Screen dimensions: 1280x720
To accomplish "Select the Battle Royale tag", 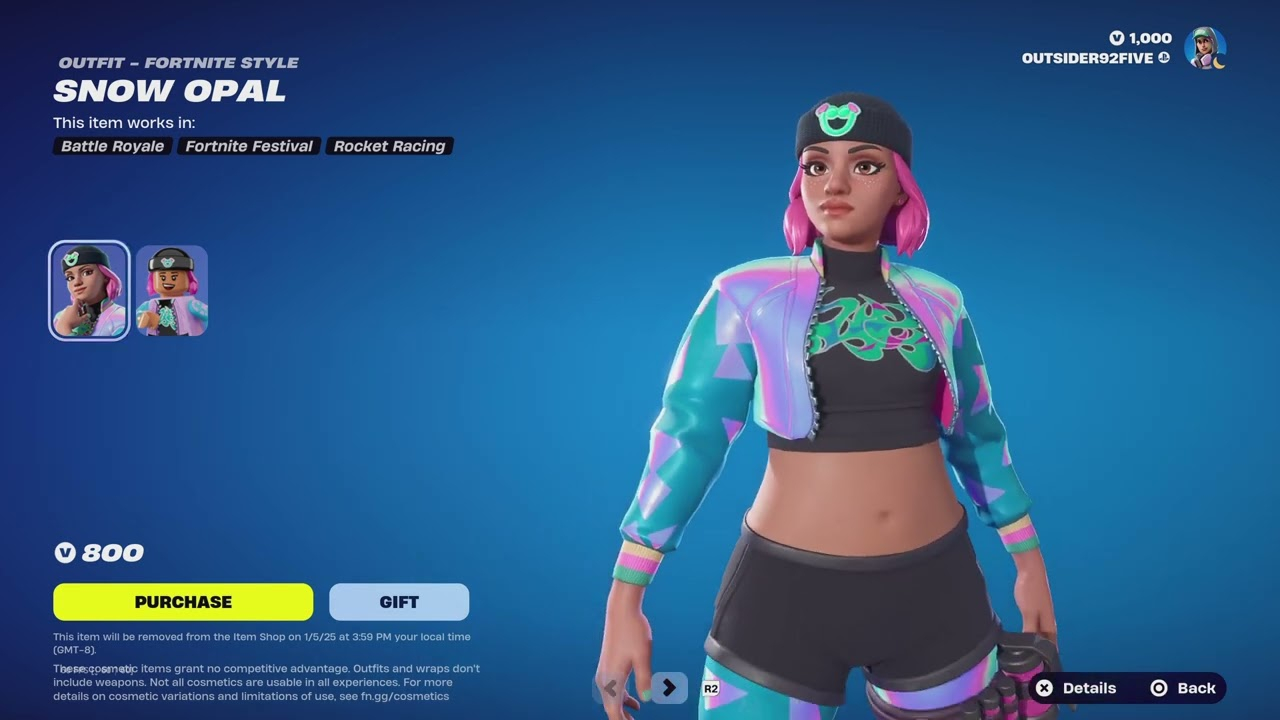I will (x=112, y=146).
